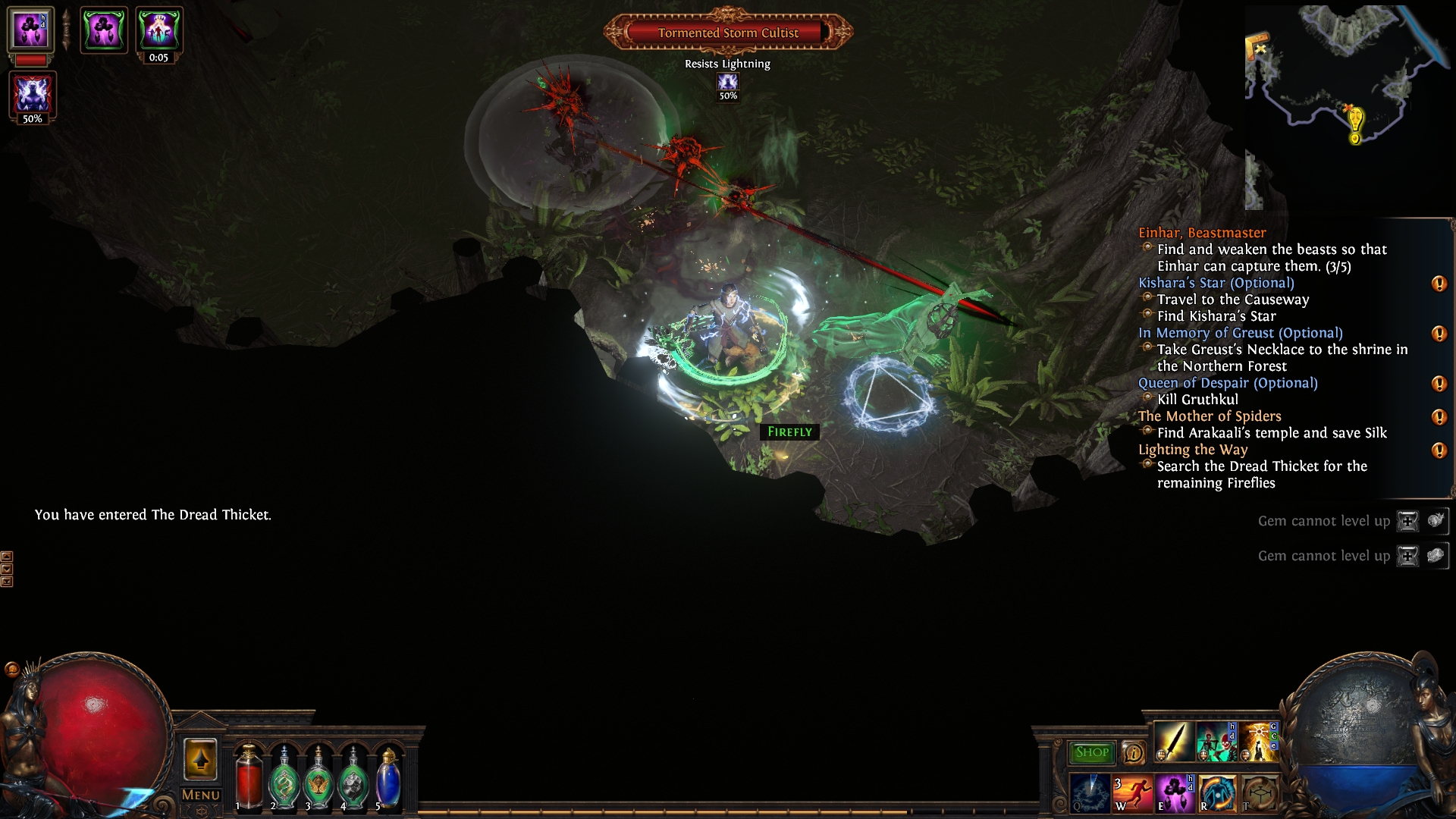
Task: Activate the icy vortex skill on Q
Action: (1089, 792)
